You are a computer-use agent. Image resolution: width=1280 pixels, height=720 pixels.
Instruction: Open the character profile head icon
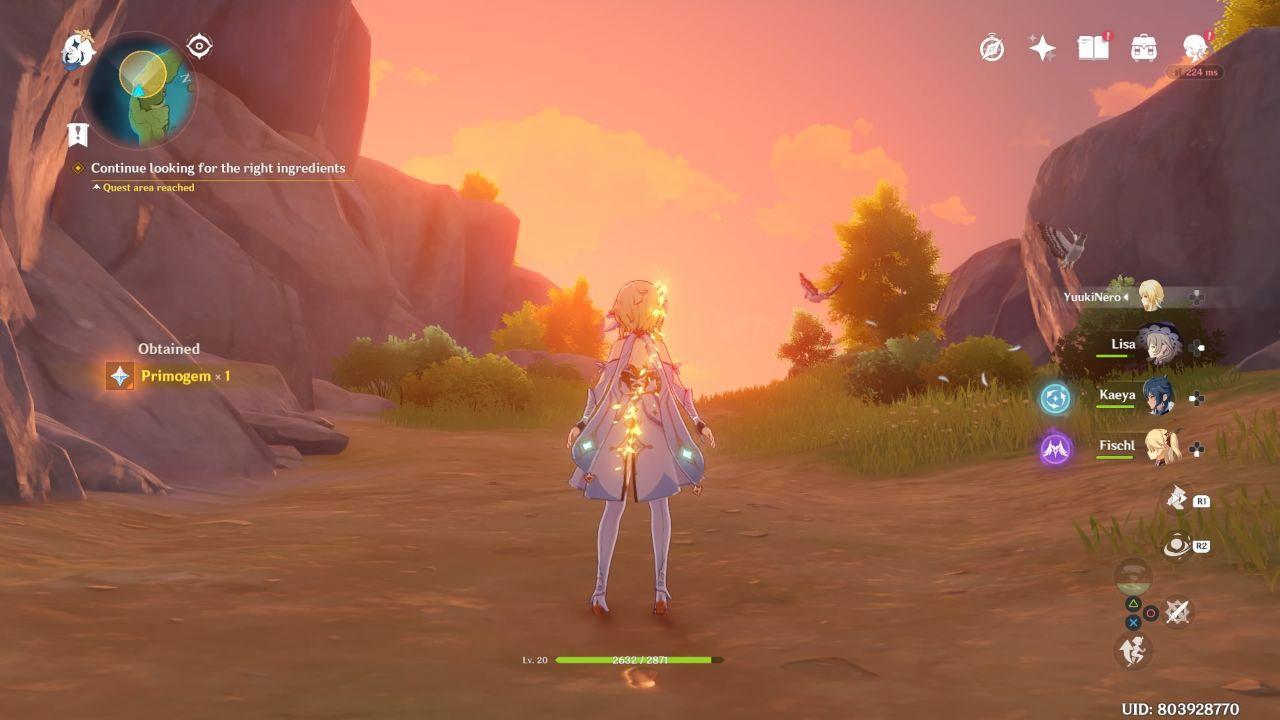click(x=1194, y=48)
